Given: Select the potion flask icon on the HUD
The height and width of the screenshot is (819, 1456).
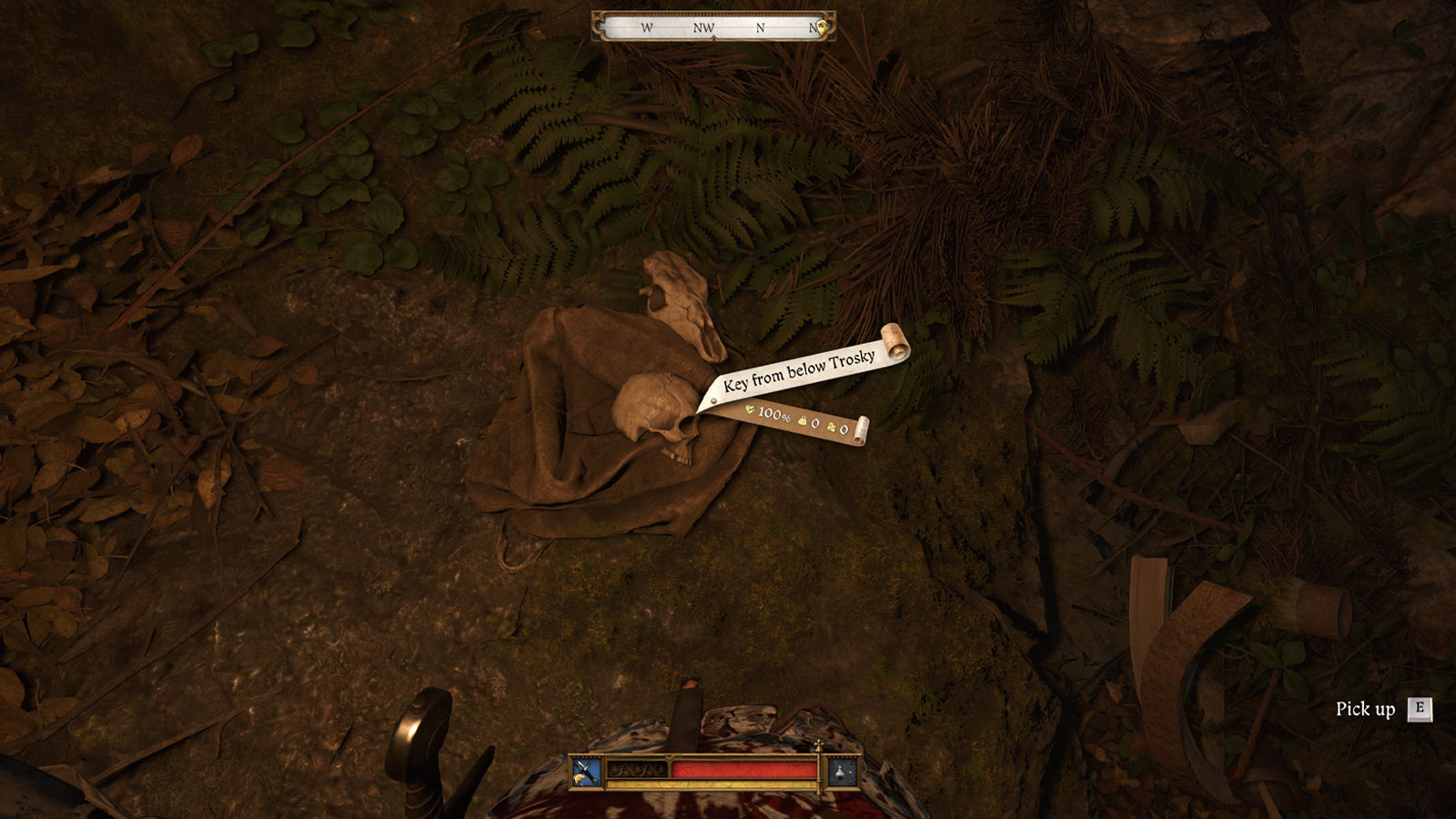Looking at the screenshot, I should coord(842,773).
